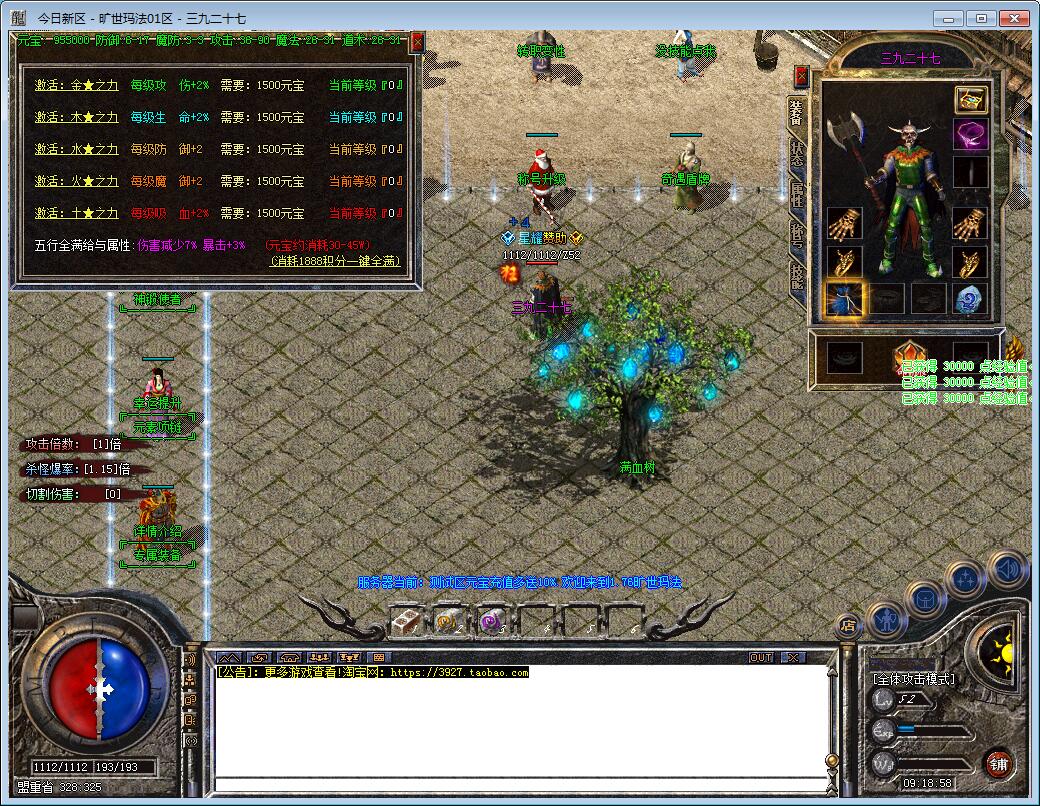The width and height of the screenshot is (1040, 806).
Task: Click the chat window OUT button
Action: point(761,657)
